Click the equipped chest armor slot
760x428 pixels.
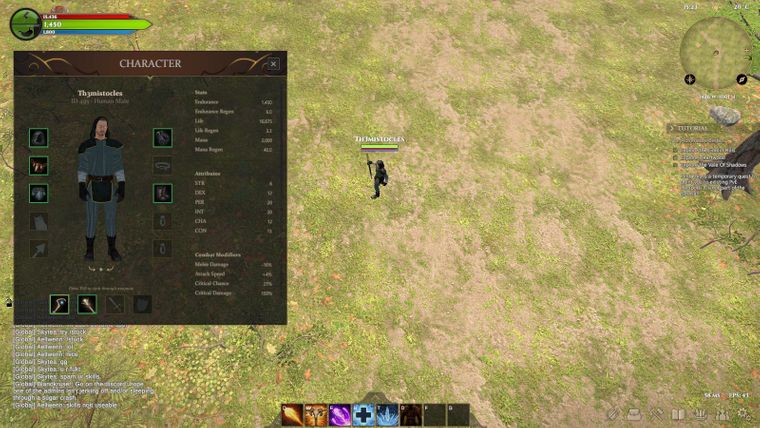tap(39, 166)
